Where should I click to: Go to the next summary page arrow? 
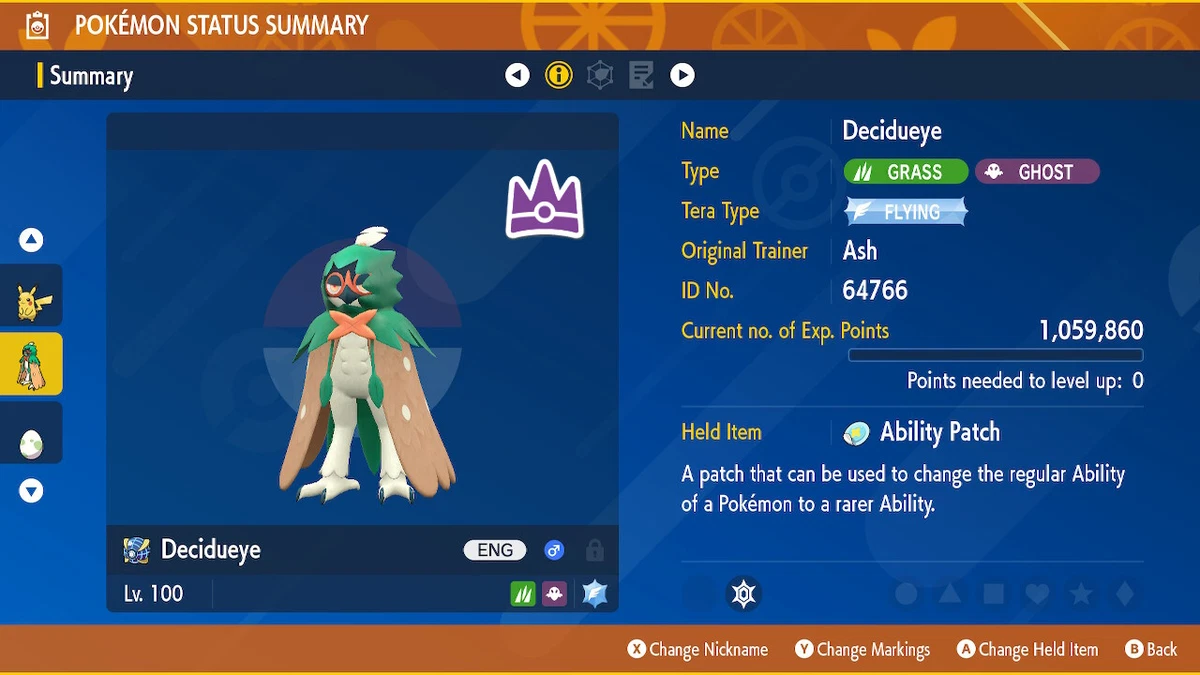[682, 75]
